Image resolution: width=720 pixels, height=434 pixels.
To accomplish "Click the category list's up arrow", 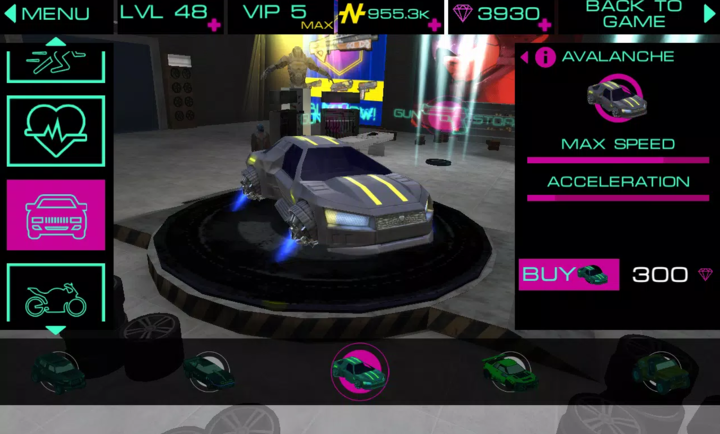I will (x=56, y=42).
